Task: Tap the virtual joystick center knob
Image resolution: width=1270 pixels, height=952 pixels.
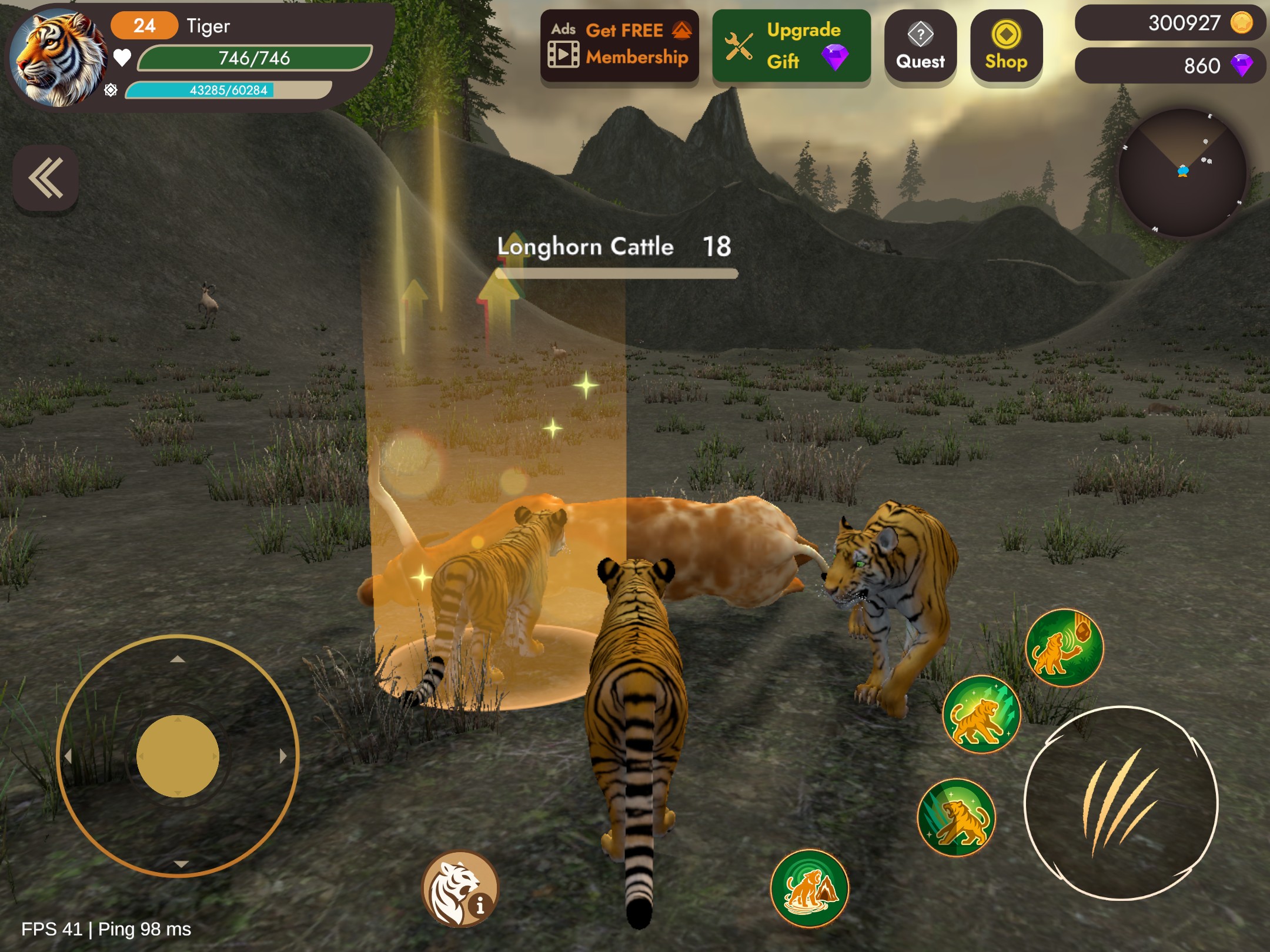Action: point(178,756)
